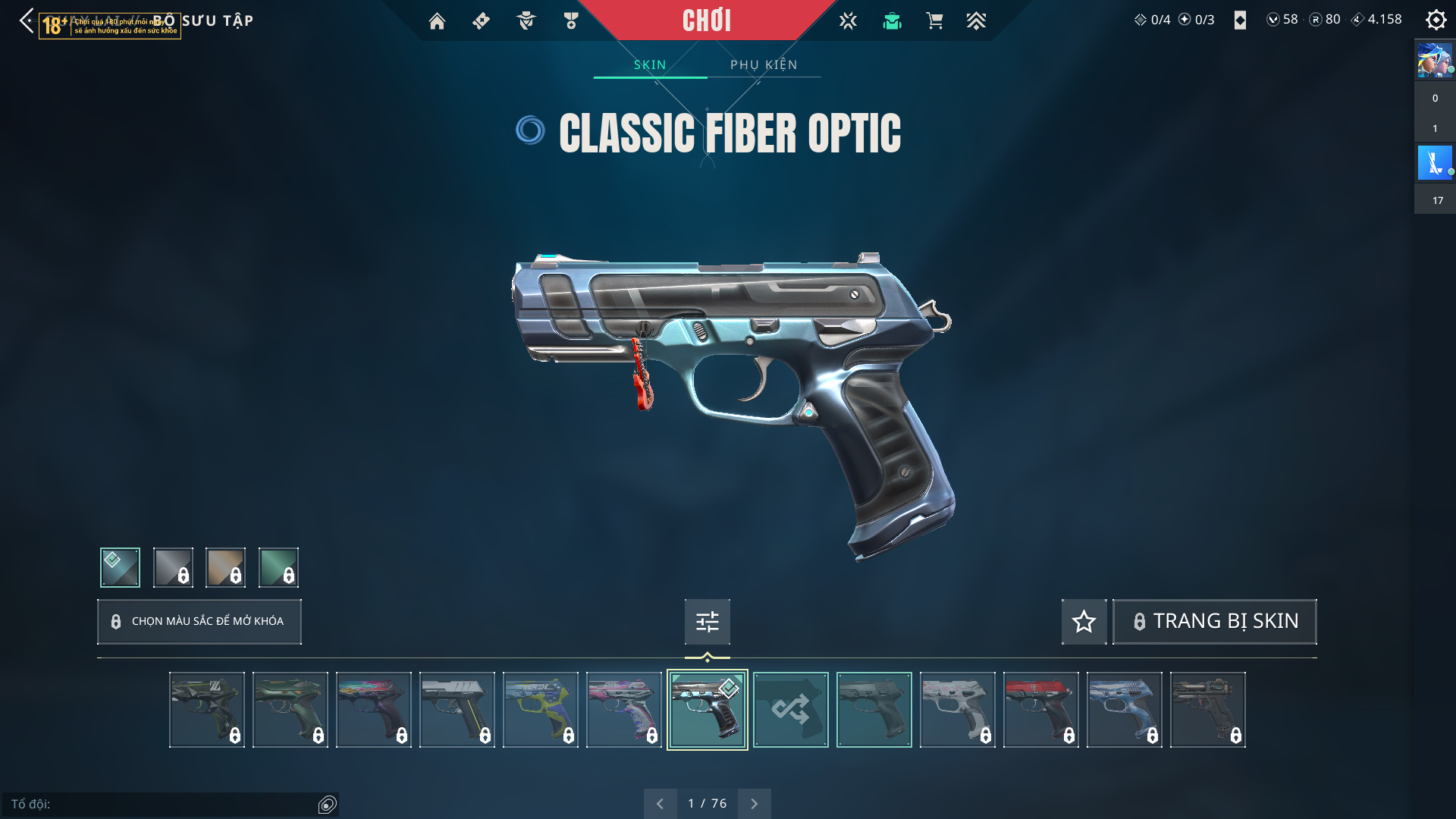Choose the locked green color variant
The height and width of the screenshot is (819, 1456).
pyautogui.click(x=278, y=567)
